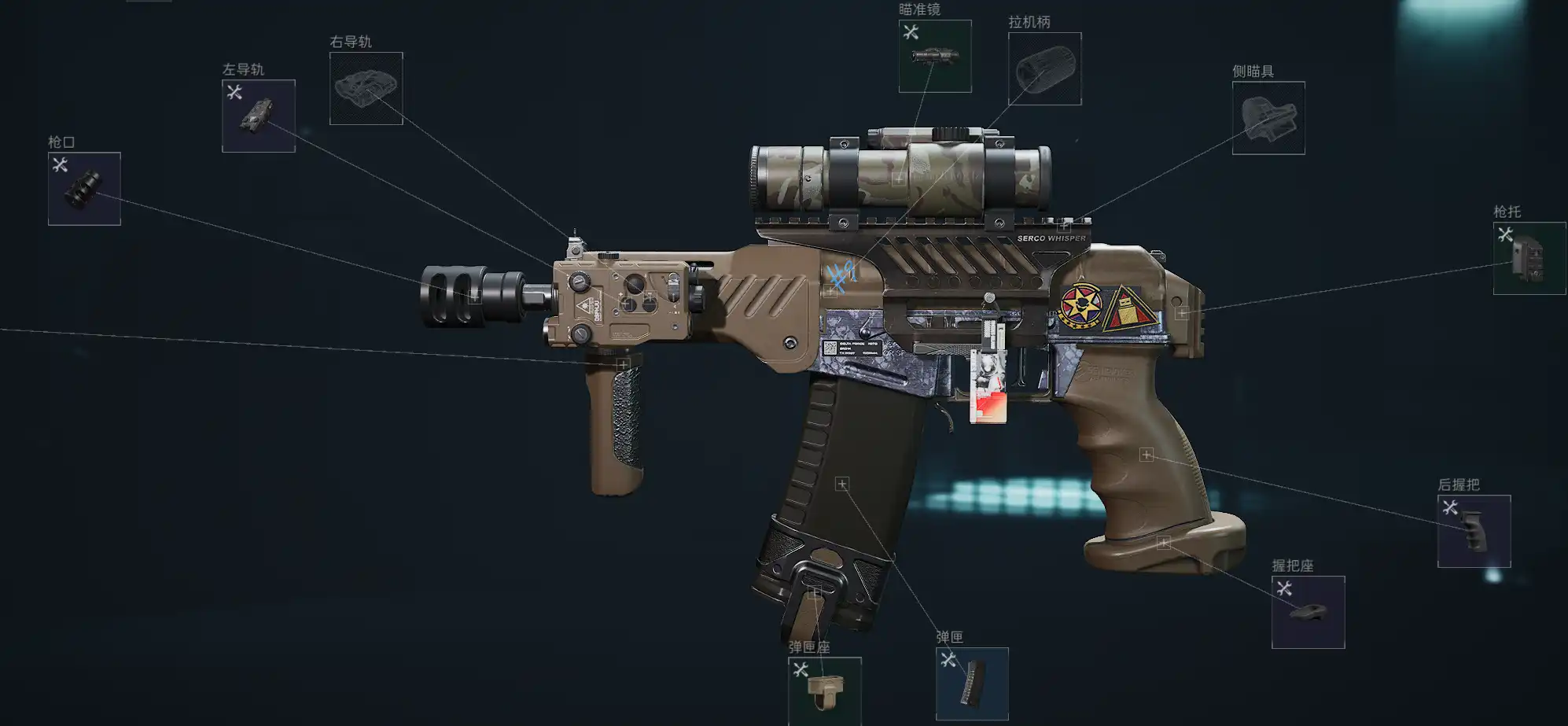Choose the 握把座 grip base slot

(x=1308, y=612)
